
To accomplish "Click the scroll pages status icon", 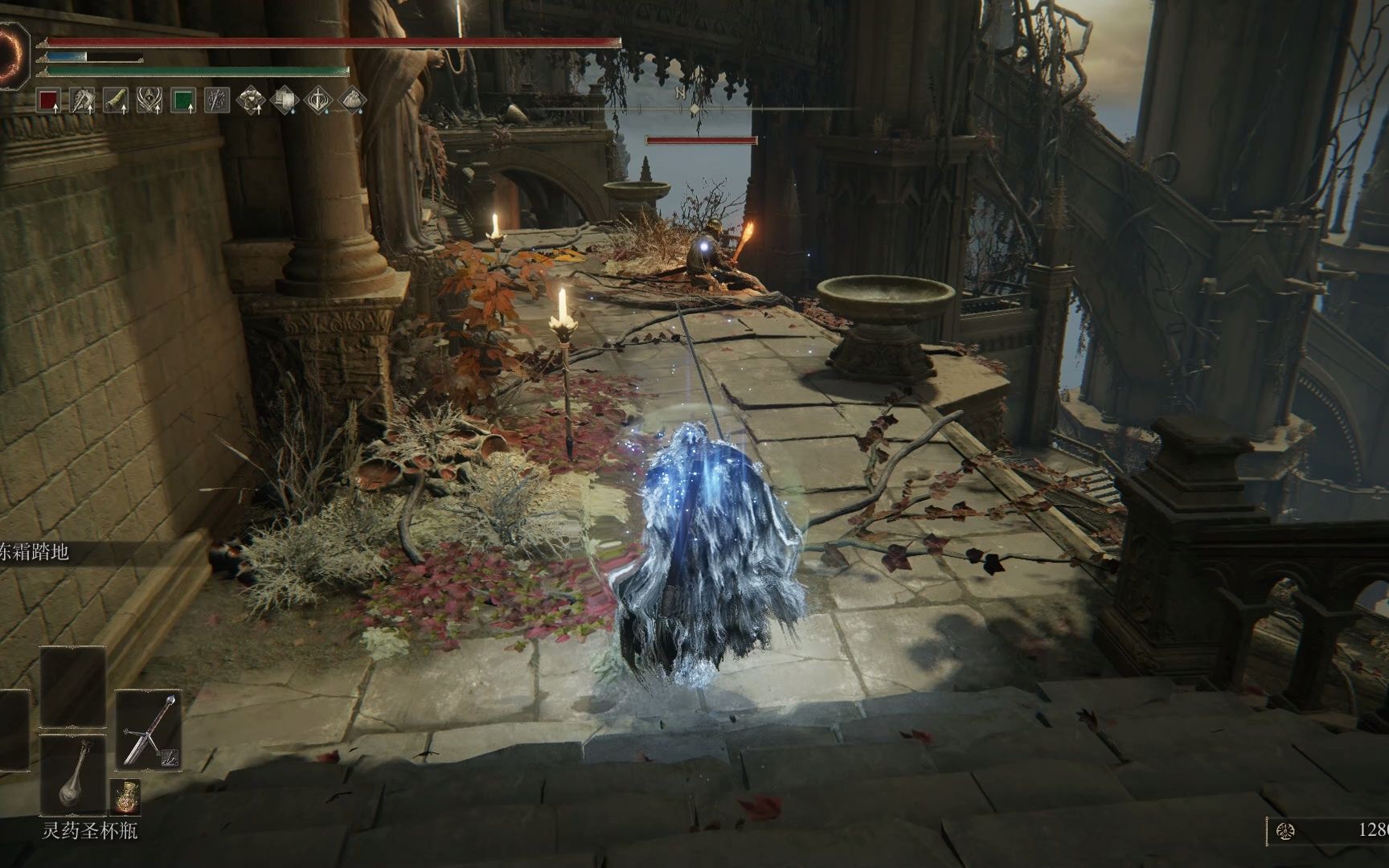I will 285,100.
